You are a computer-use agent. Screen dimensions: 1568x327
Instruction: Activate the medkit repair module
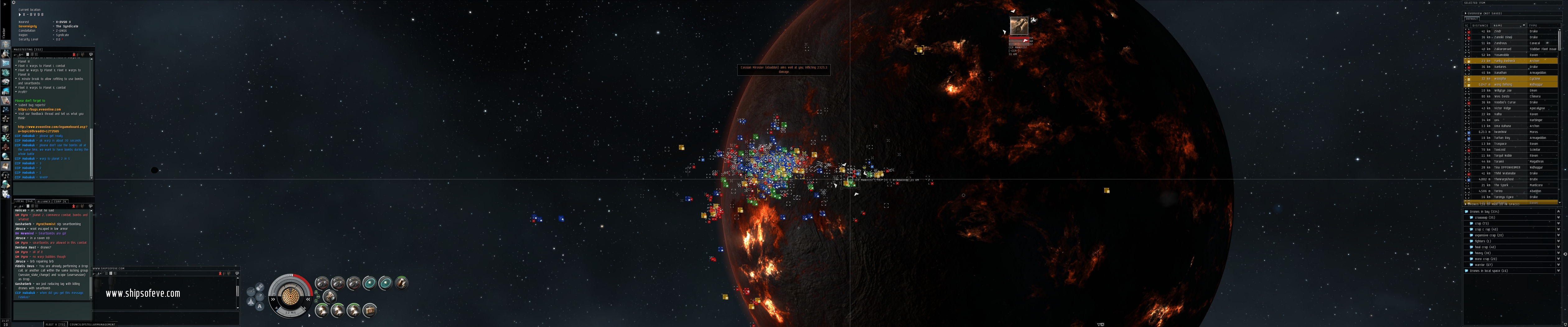tap(370, 310)
